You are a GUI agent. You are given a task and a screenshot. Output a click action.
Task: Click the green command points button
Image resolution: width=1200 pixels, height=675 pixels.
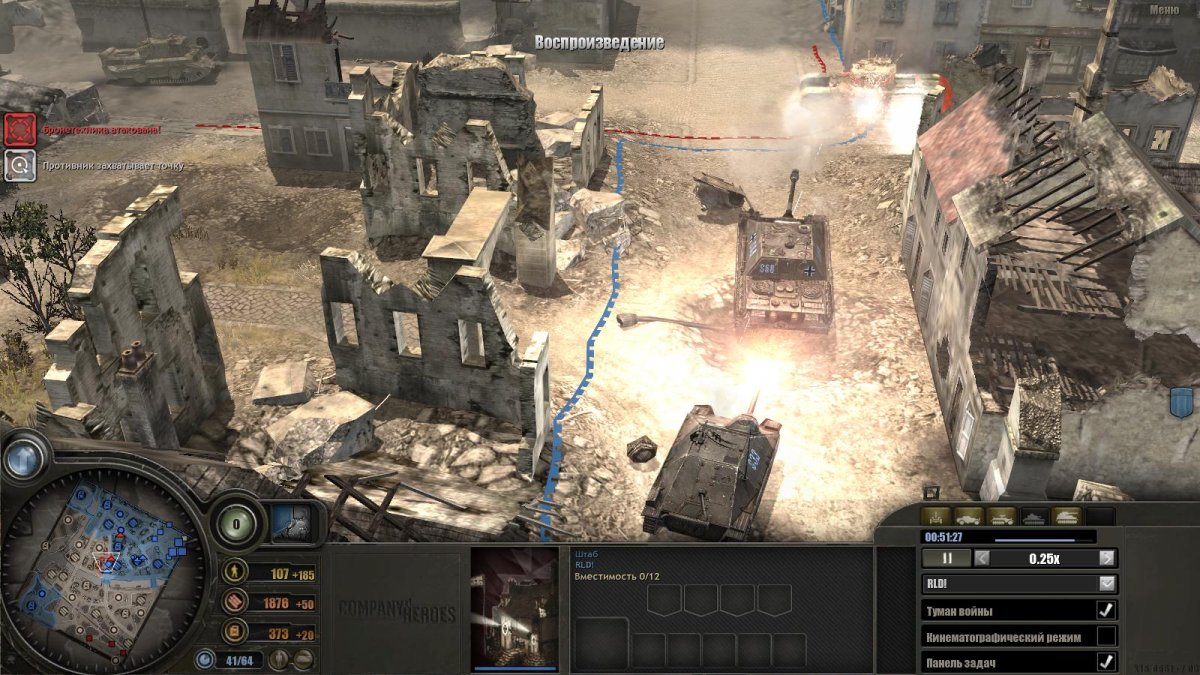coord(237,522)
